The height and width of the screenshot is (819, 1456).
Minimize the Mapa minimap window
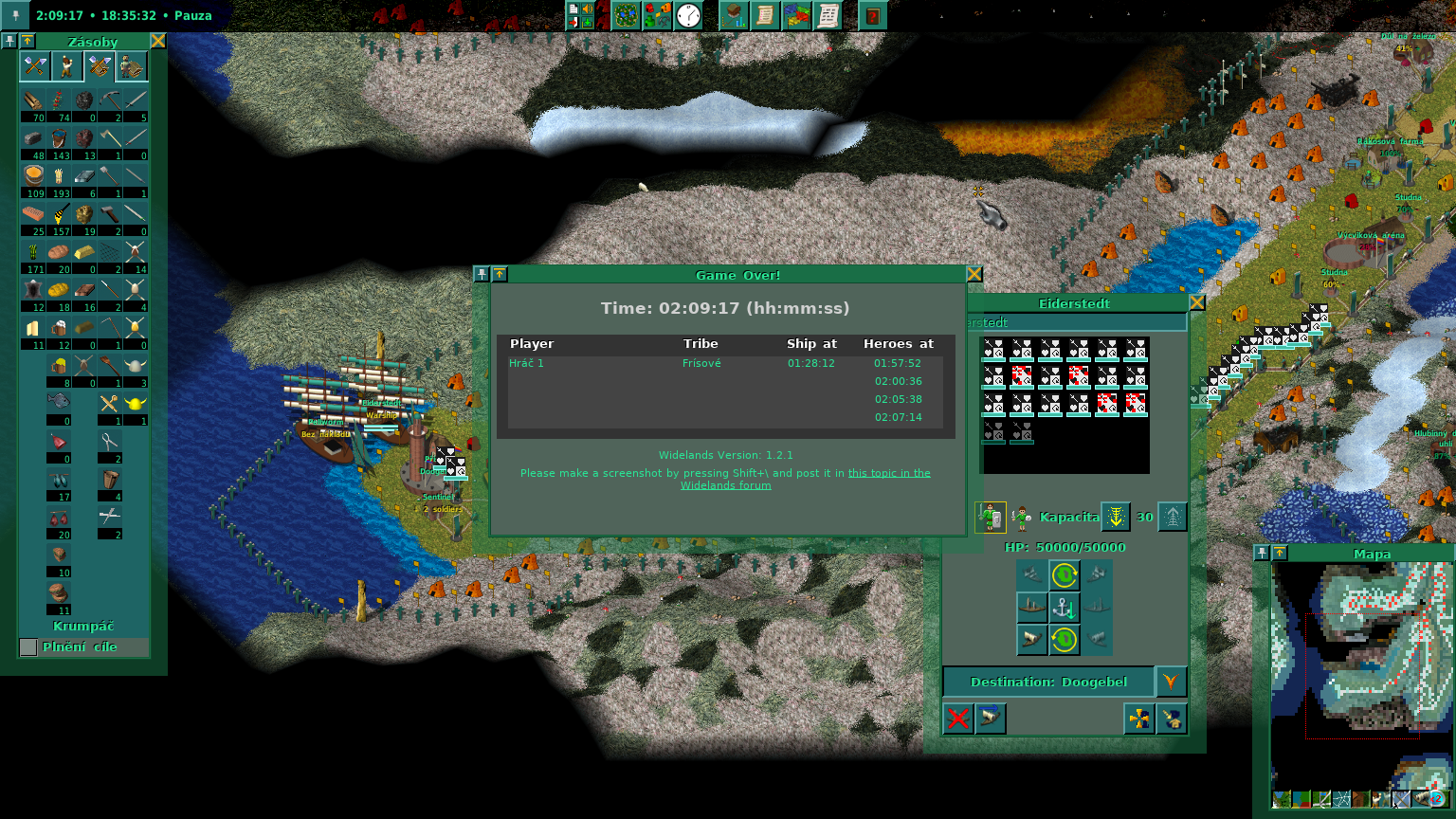click(1280, 553)
